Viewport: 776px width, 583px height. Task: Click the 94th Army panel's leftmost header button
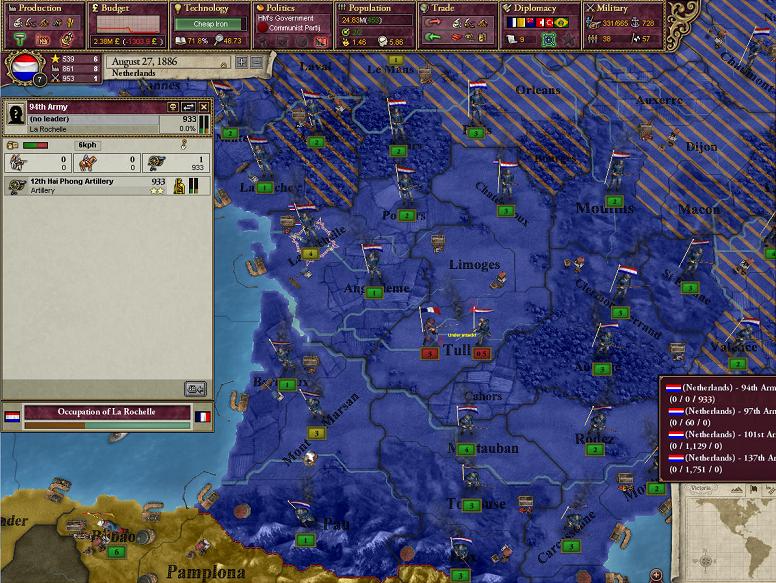click(x=172, y=107)
